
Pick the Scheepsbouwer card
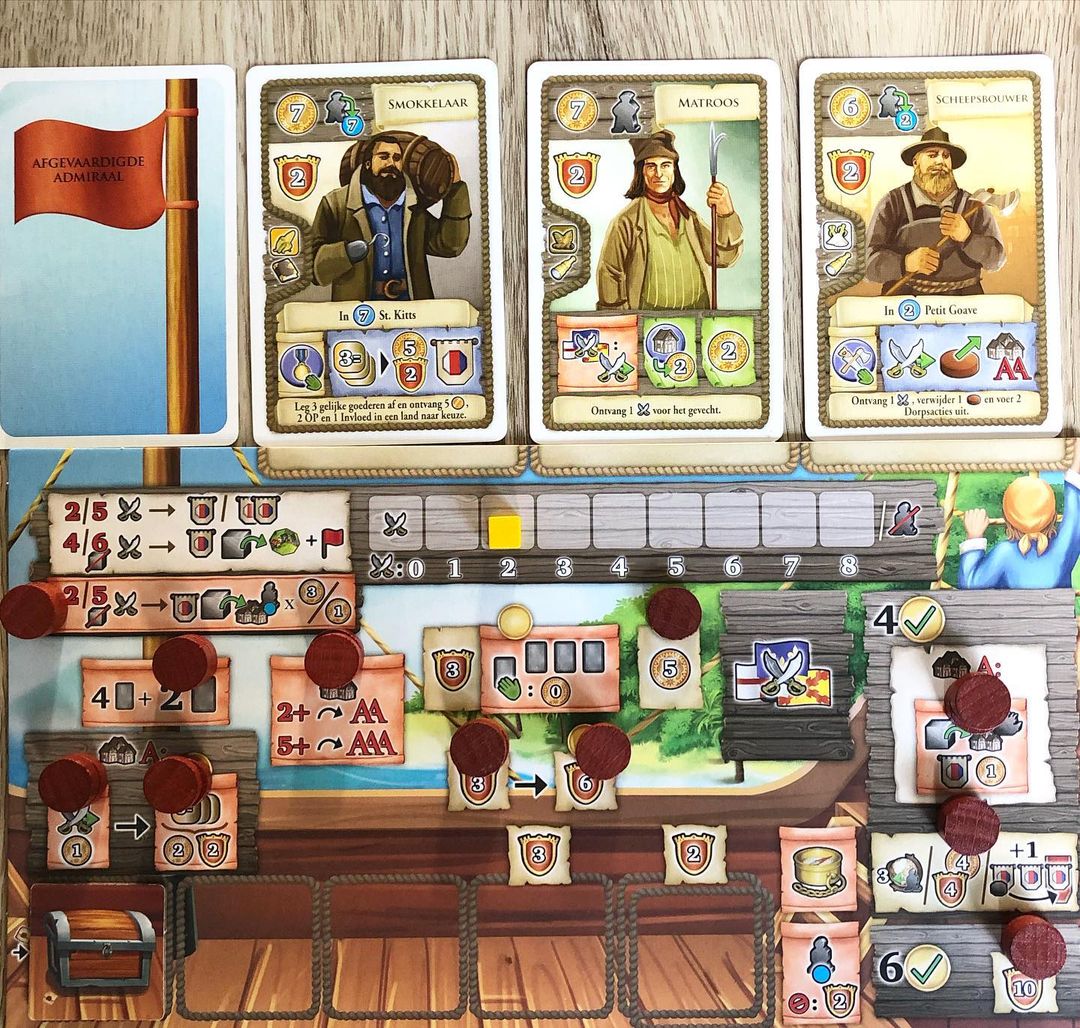931,248
